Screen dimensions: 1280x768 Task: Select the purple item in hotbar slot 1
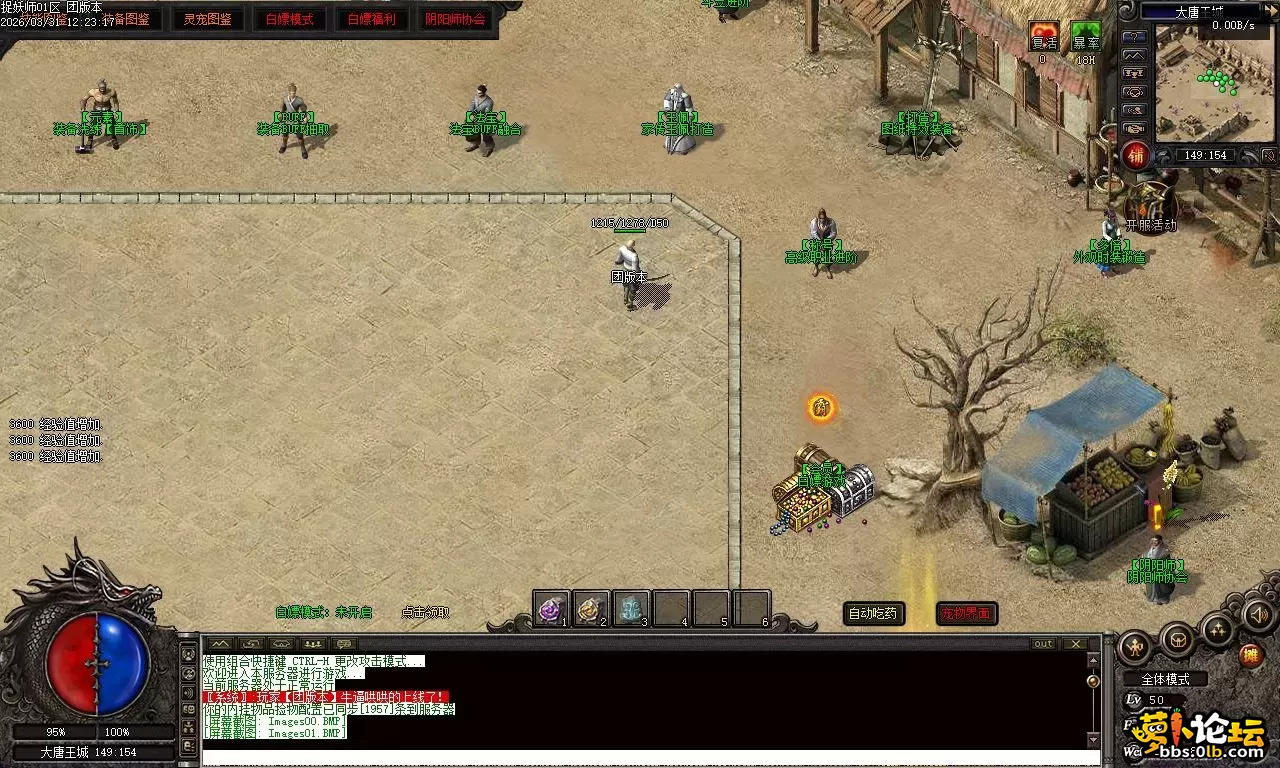click(x=551, y=608)
